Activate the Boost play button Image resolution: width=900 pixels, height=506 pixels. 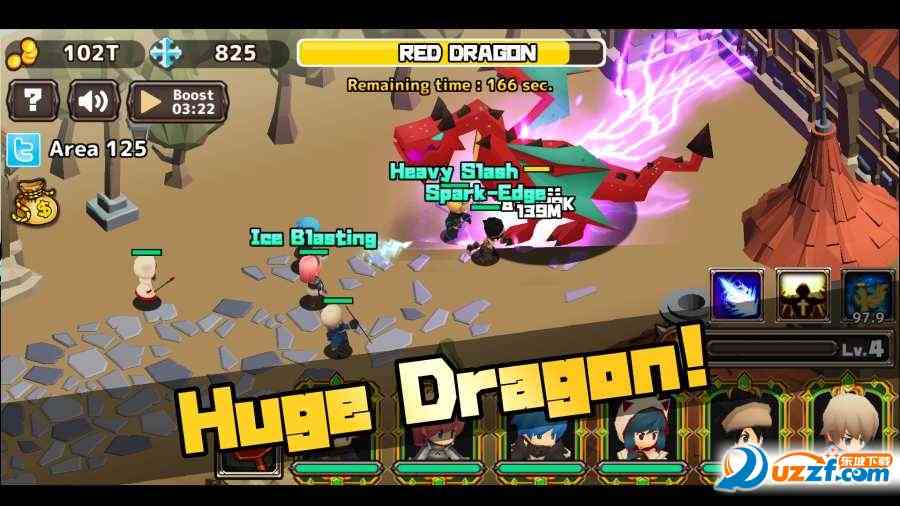(x=178, y=101)
